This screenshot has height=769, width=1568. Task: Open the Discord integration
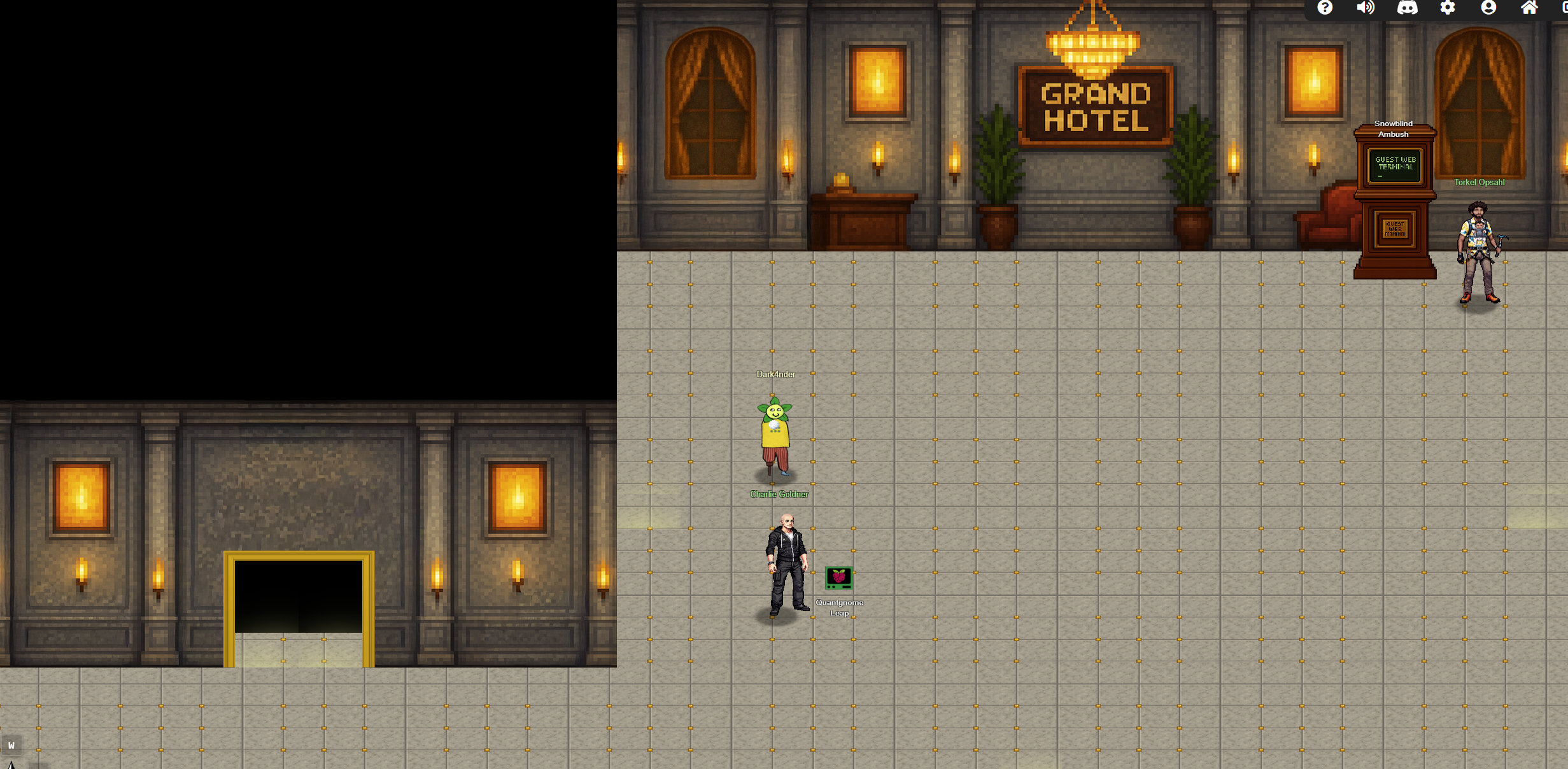tap(1407, 8)
